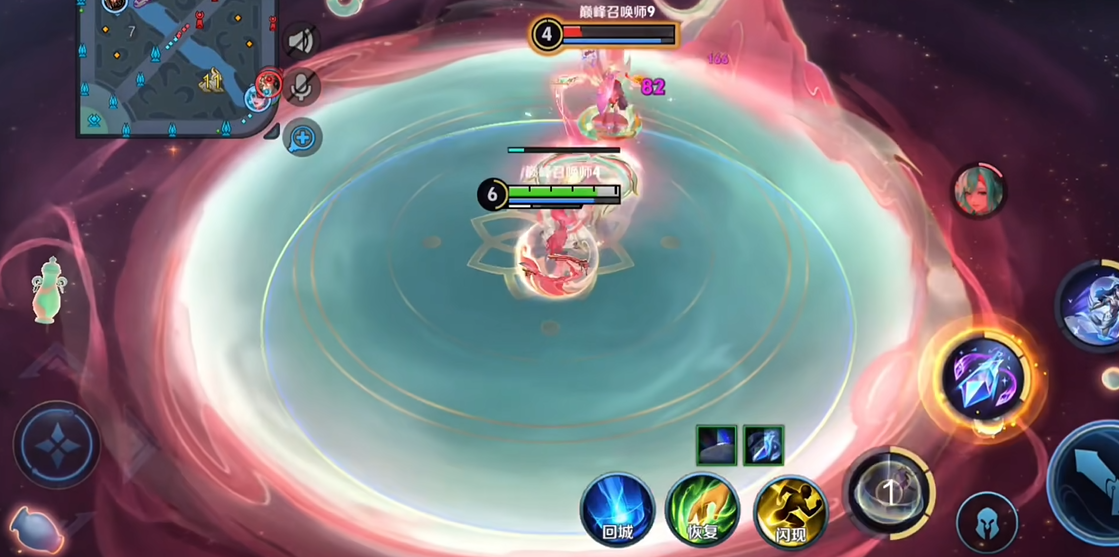Click the green vase icon

click(x=44, y=290)
